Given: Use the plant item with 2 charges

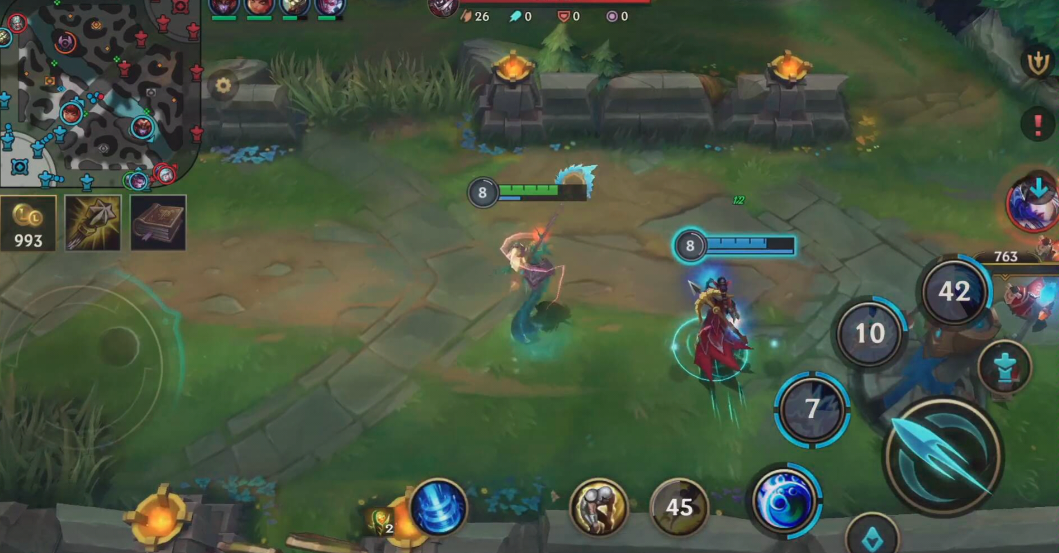Looking at the screenshot, I should tap(383, 520).
